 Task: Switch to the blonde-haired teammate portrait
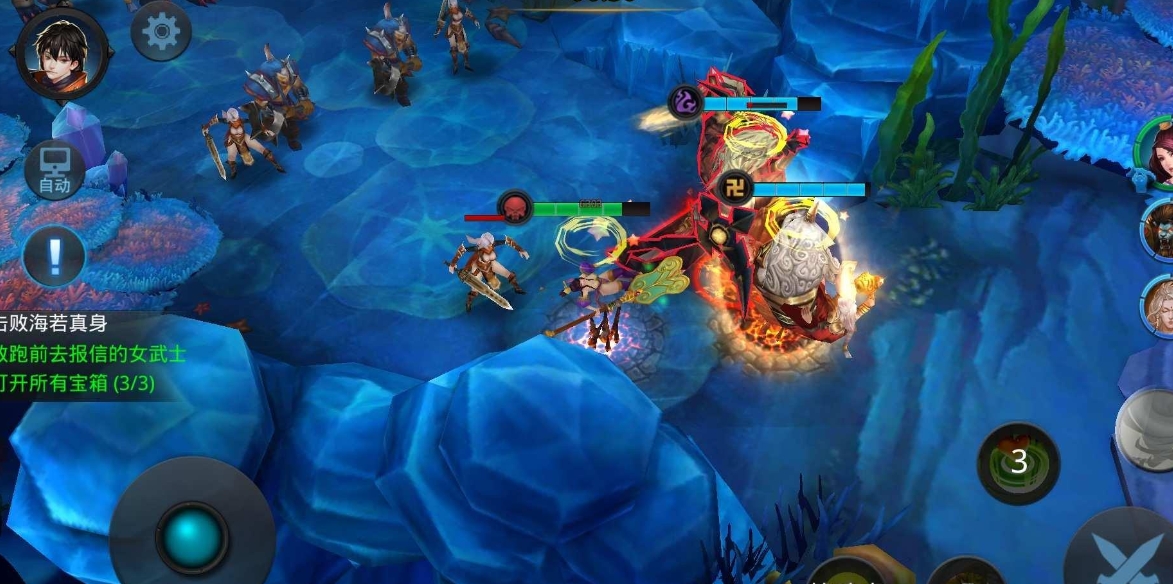pyautogui.click(x=1160, y=304)
